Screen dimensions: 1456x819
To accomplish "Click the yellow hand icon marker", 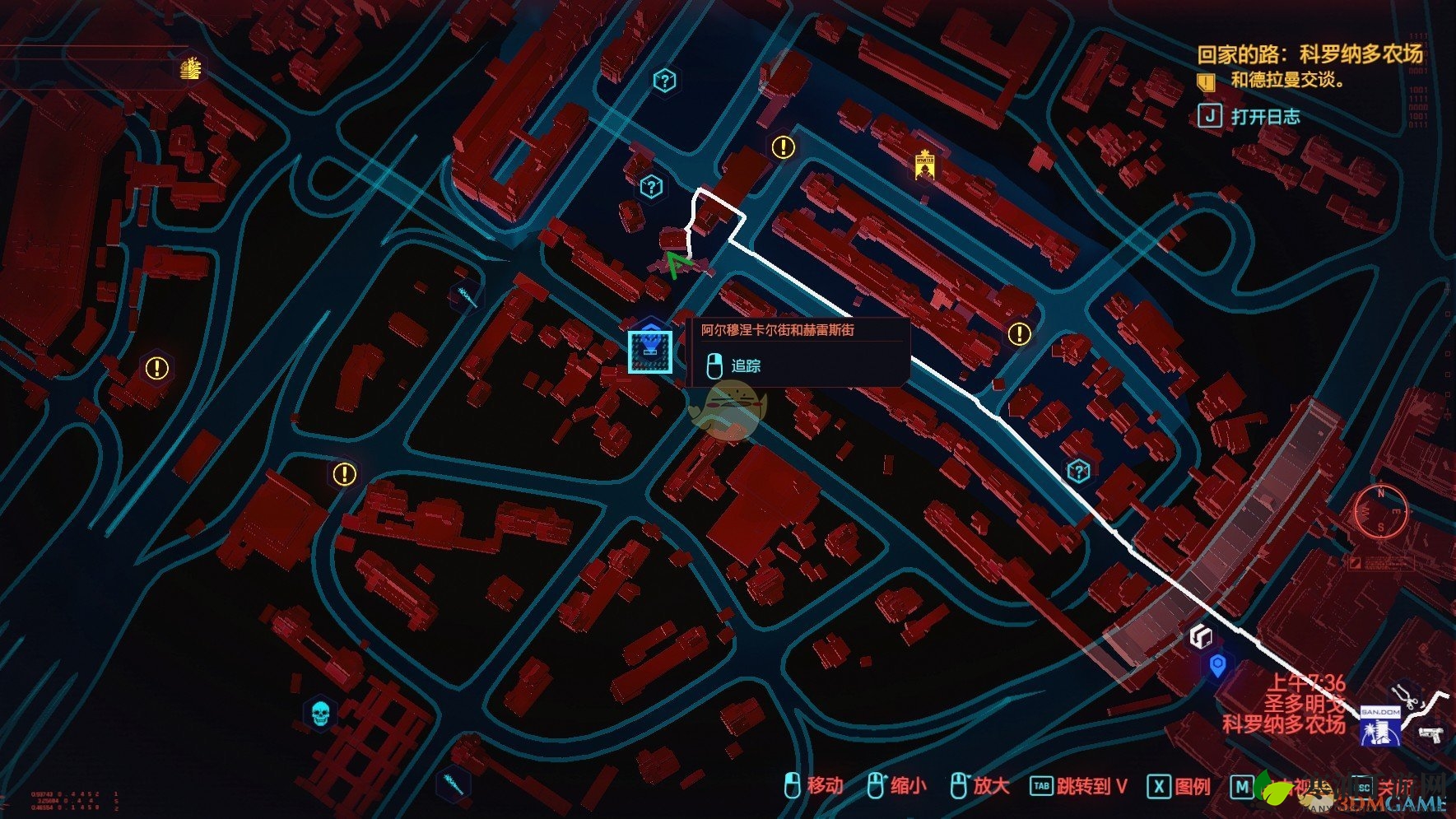I will pyautogui.click(x=192, y=68).
